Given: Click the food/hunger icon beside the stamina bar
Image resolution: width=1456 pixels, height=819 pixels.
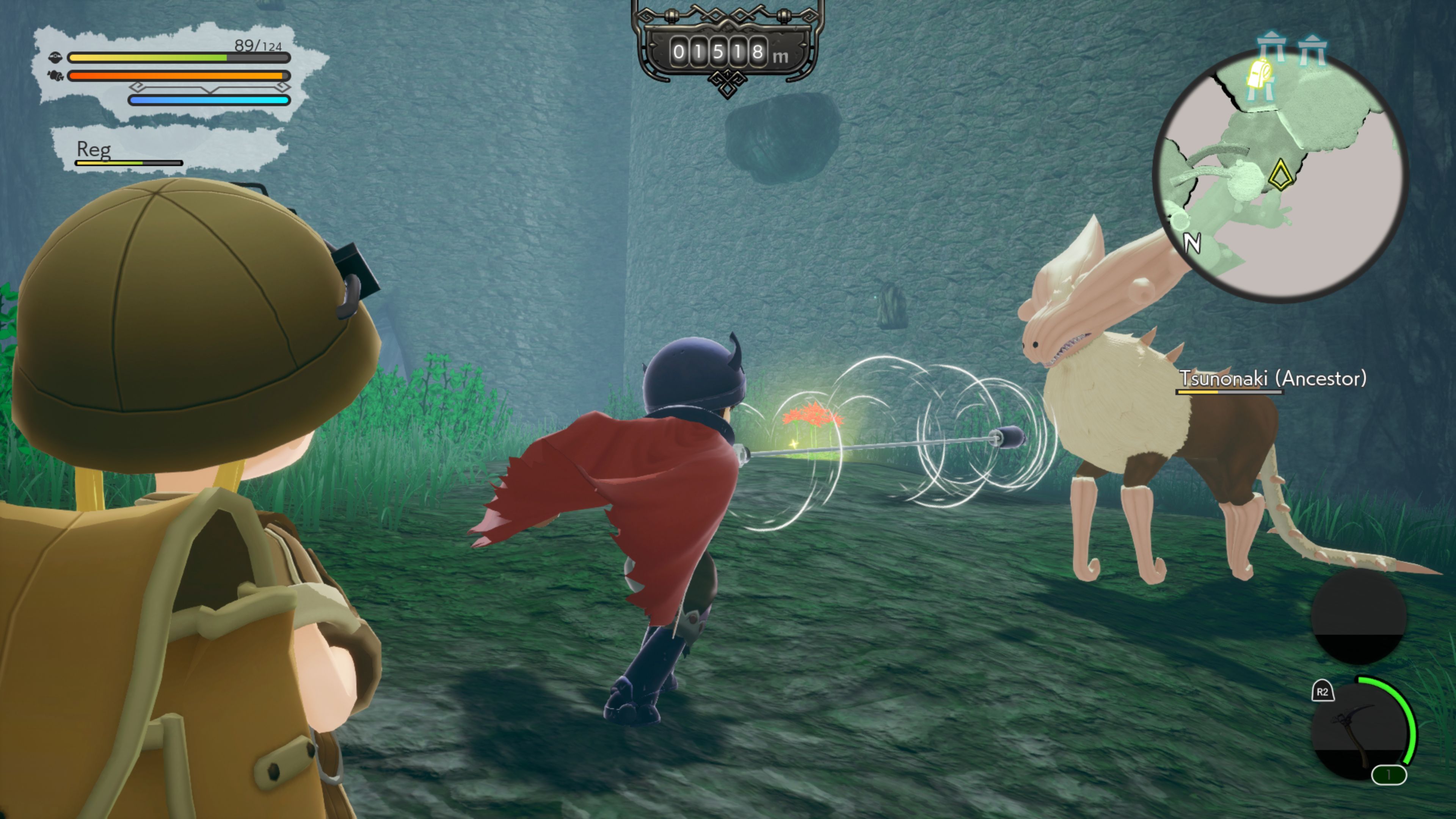Looking at the screenshot, I should tap(55, 58).
